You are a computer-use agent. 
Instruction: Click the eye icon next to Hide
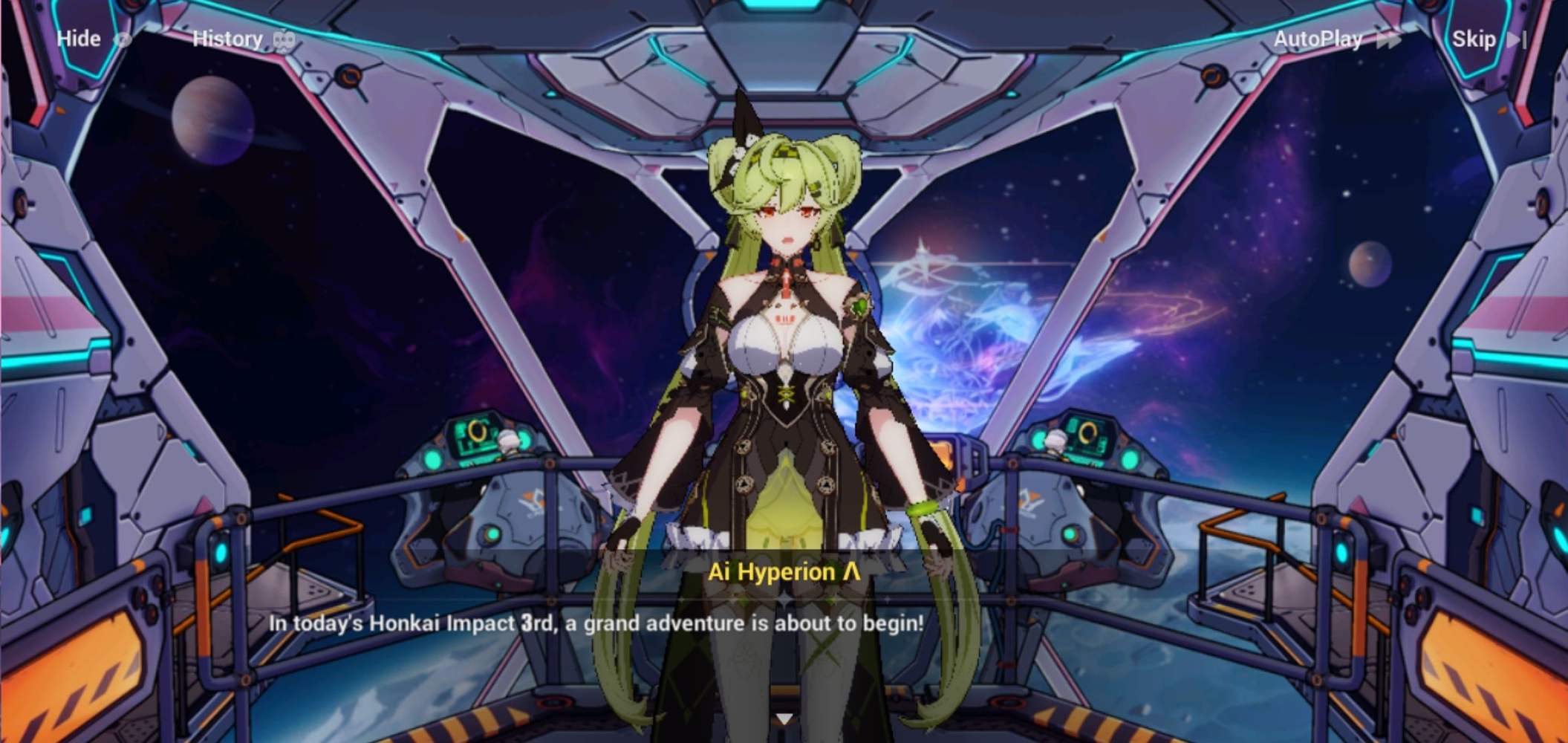point(123,39)
